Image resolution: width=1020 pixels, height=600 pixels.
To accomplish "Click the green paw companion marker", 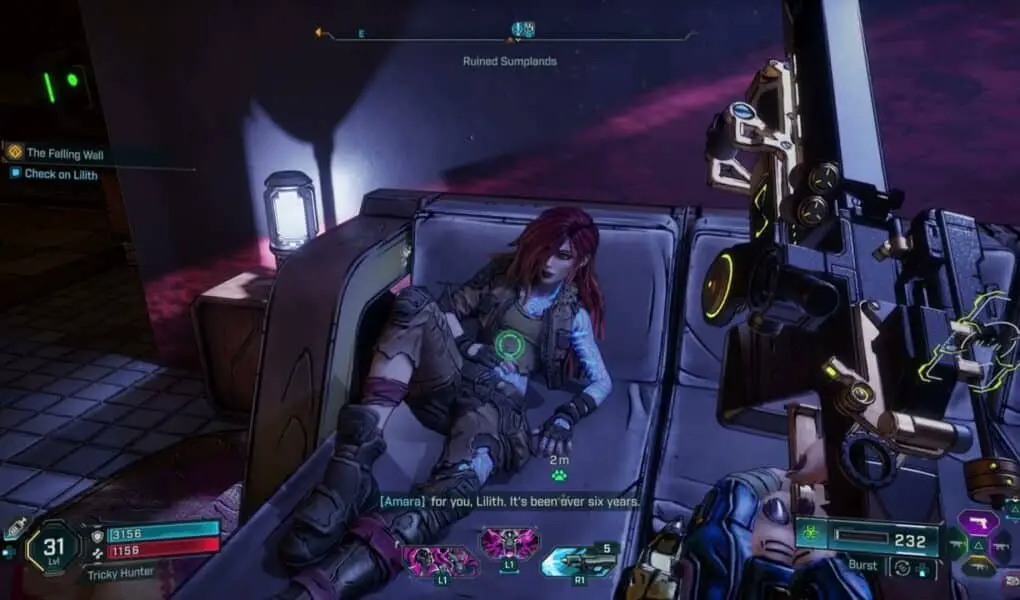I will (x=558, y=475).
